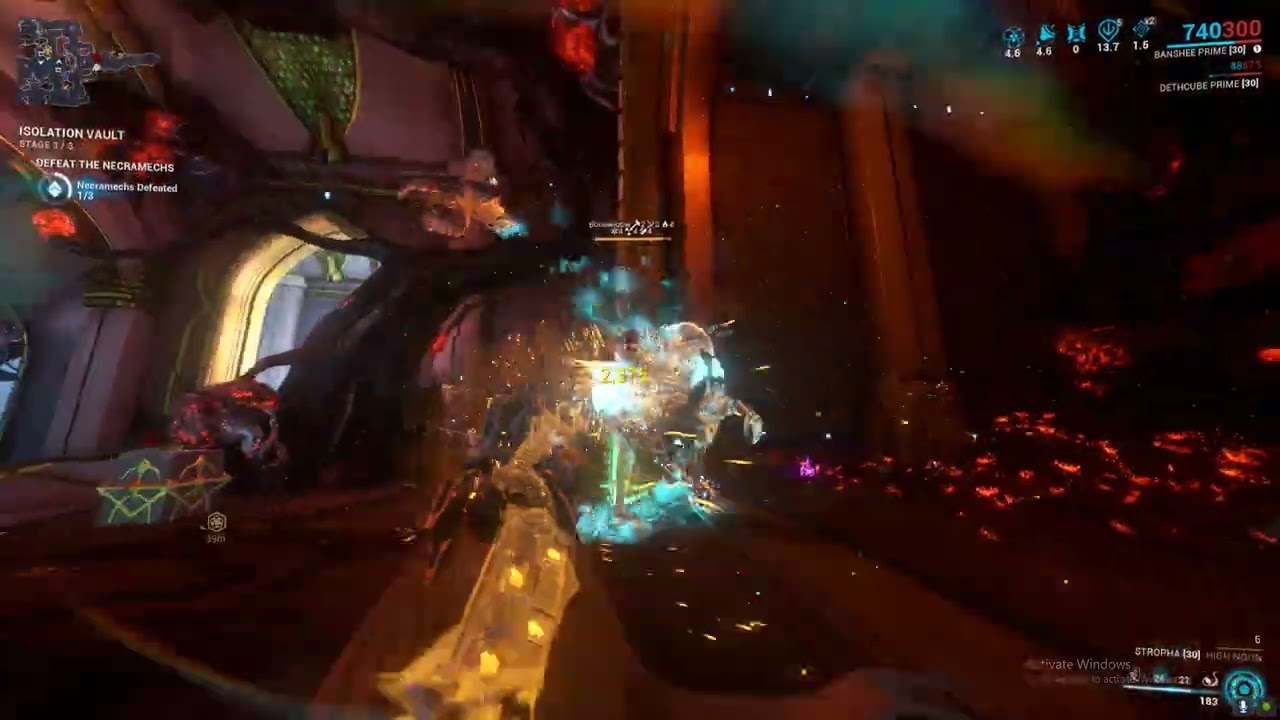
Task: Click the microphone voice chat icon
Action: 1243,706
